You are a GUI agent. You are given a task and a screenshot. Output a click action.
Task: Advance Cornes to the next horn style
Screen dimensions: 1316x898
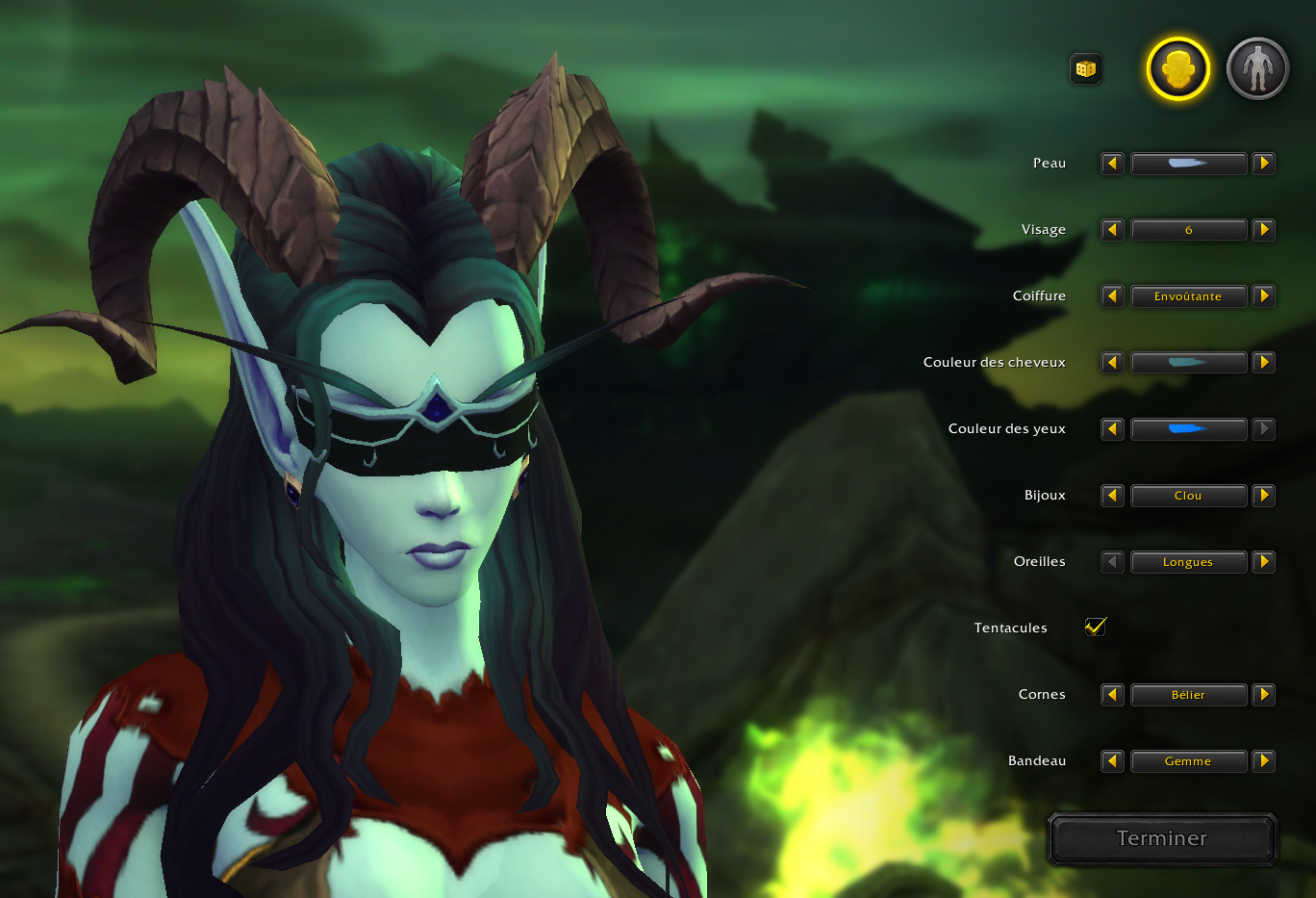[x=1264, y=694]
